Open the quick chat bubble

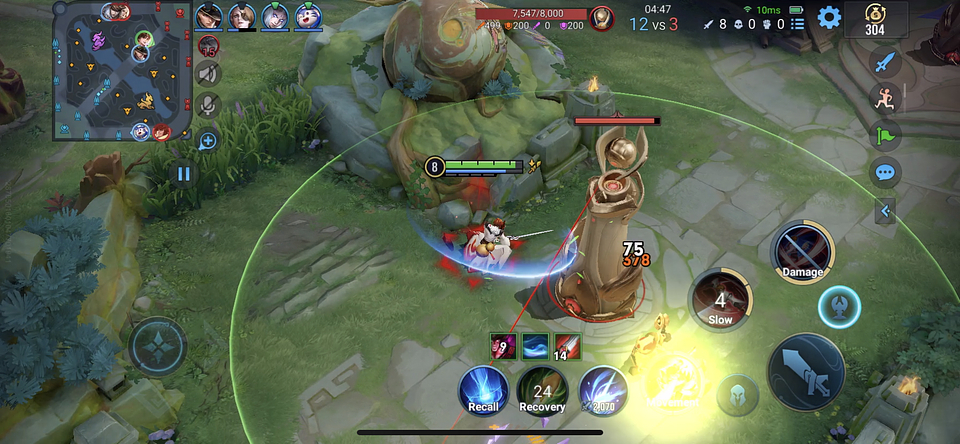click(884, 172)
